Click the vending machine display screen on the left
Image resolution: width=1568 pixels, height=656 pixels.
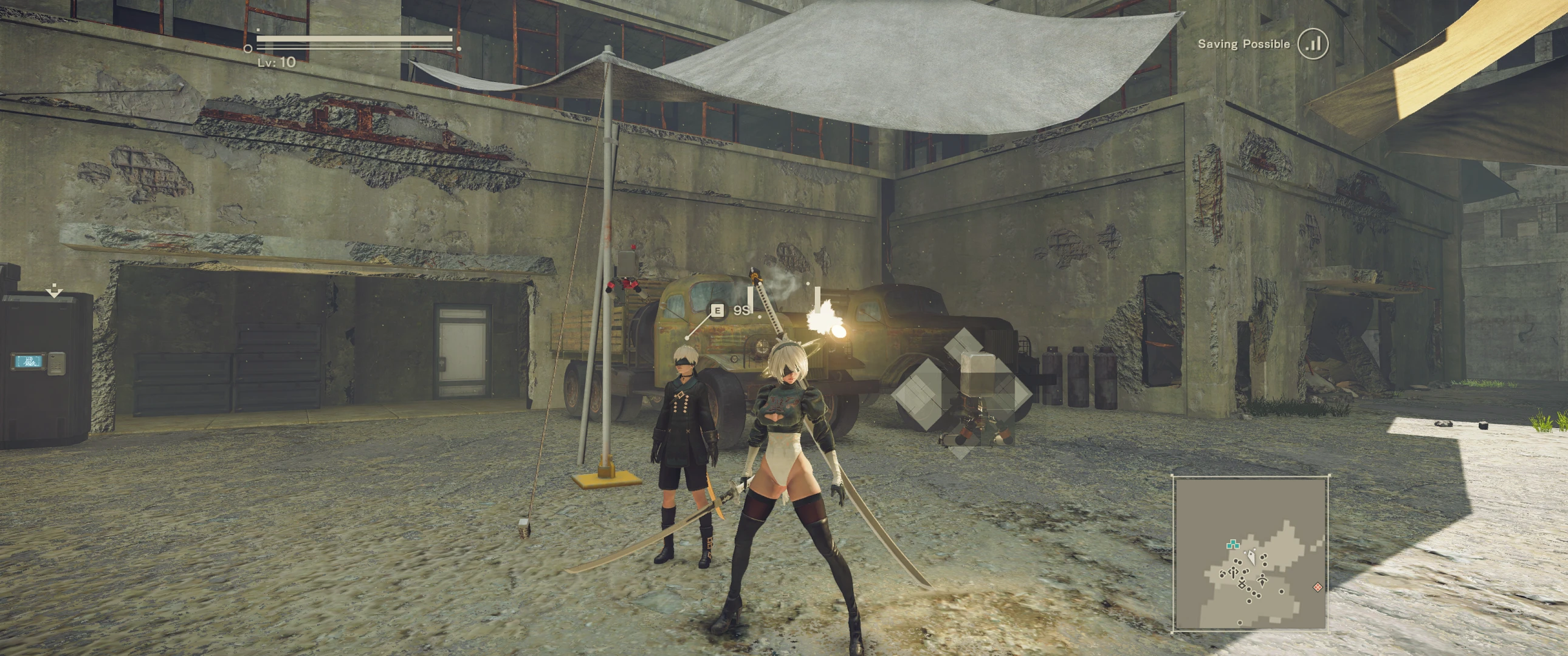pos(29,361)
